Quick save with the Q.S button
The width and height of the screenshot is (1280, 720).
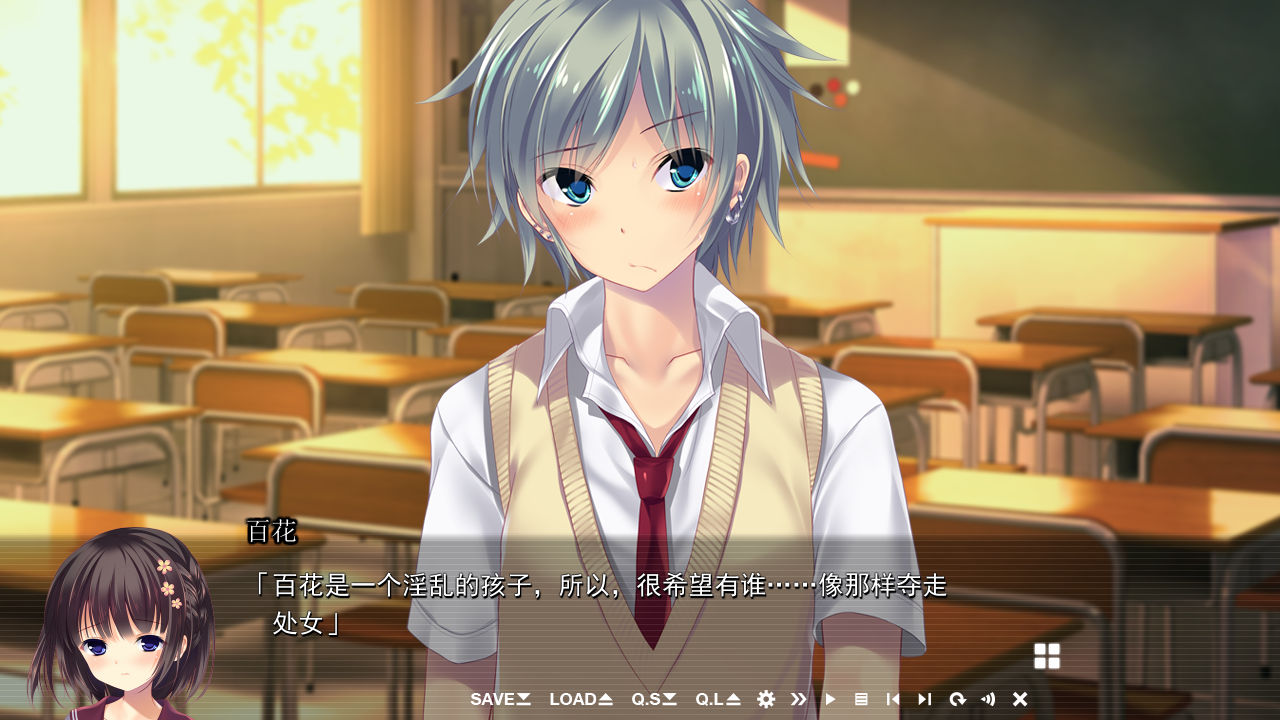point(653,699)
